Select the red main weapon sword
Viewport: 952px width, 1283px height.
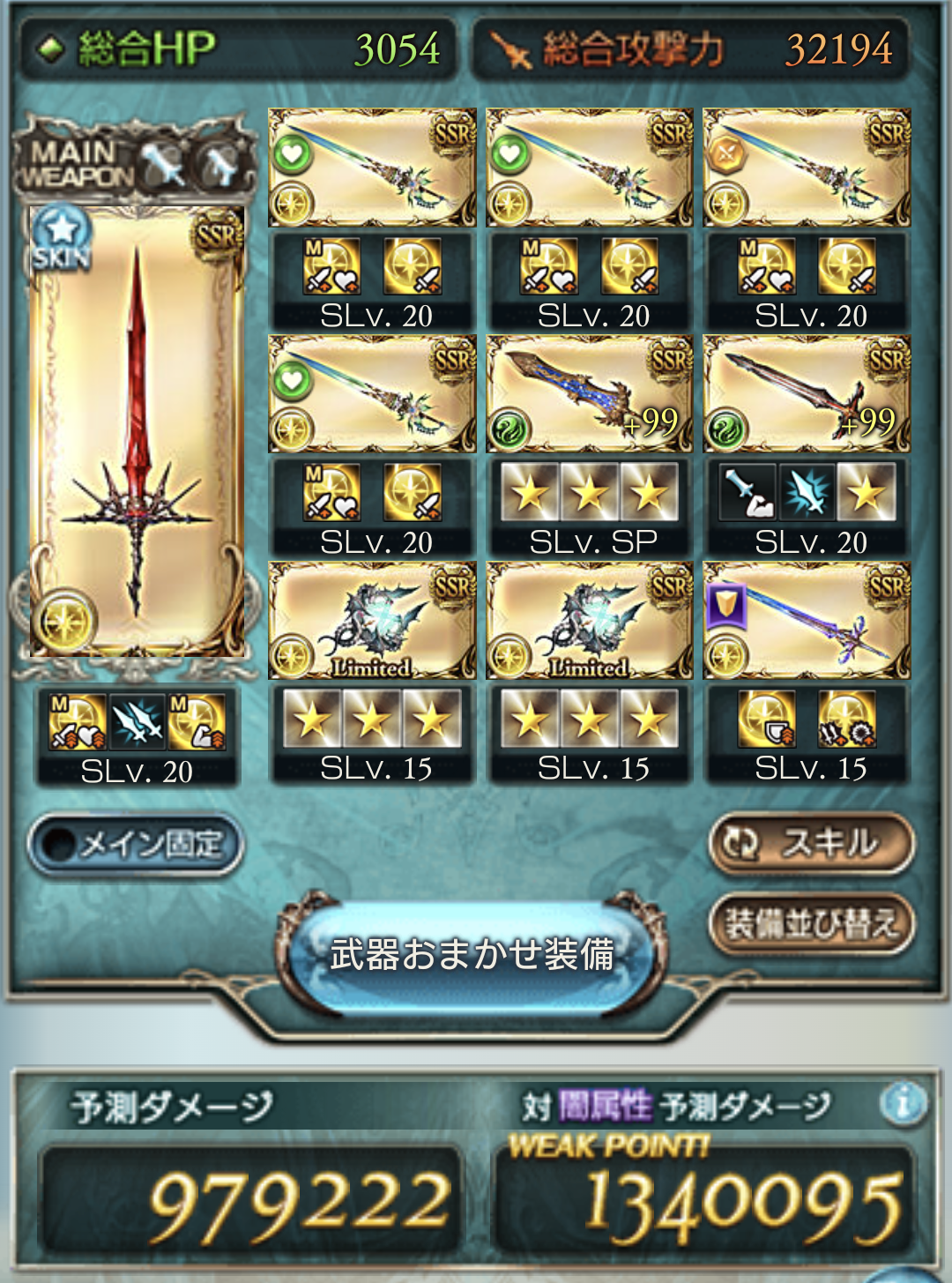[x=137, y=432]
